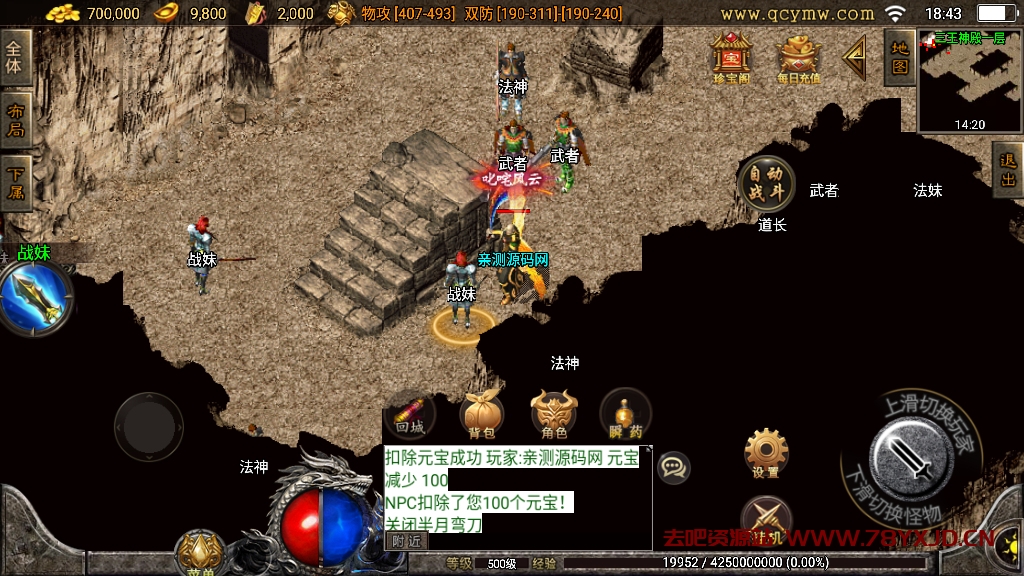
Task: Open the 布局 layout tab
Action: [15, 120]
